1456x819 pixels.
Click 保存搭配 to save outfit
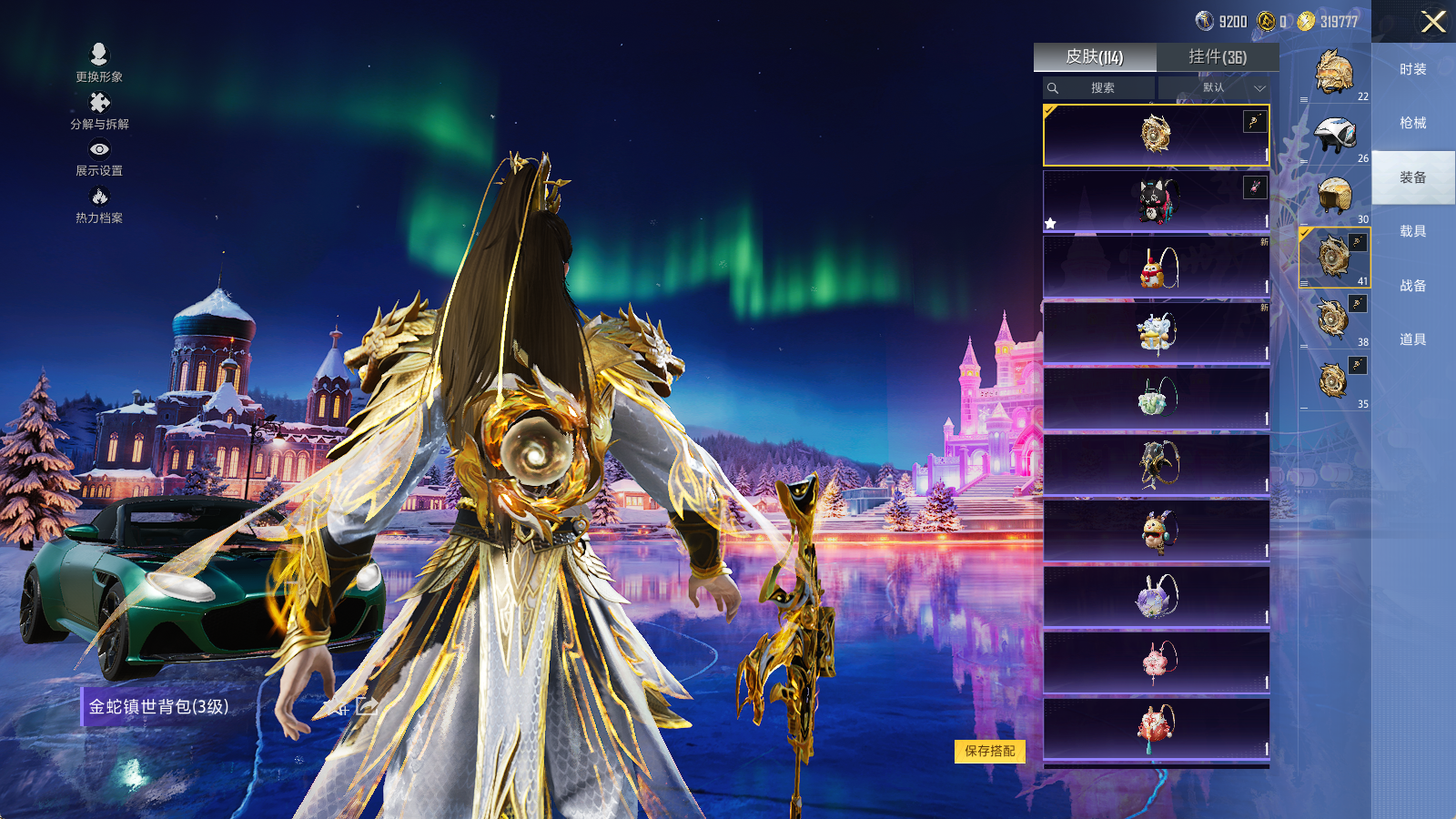coord(989,751)
